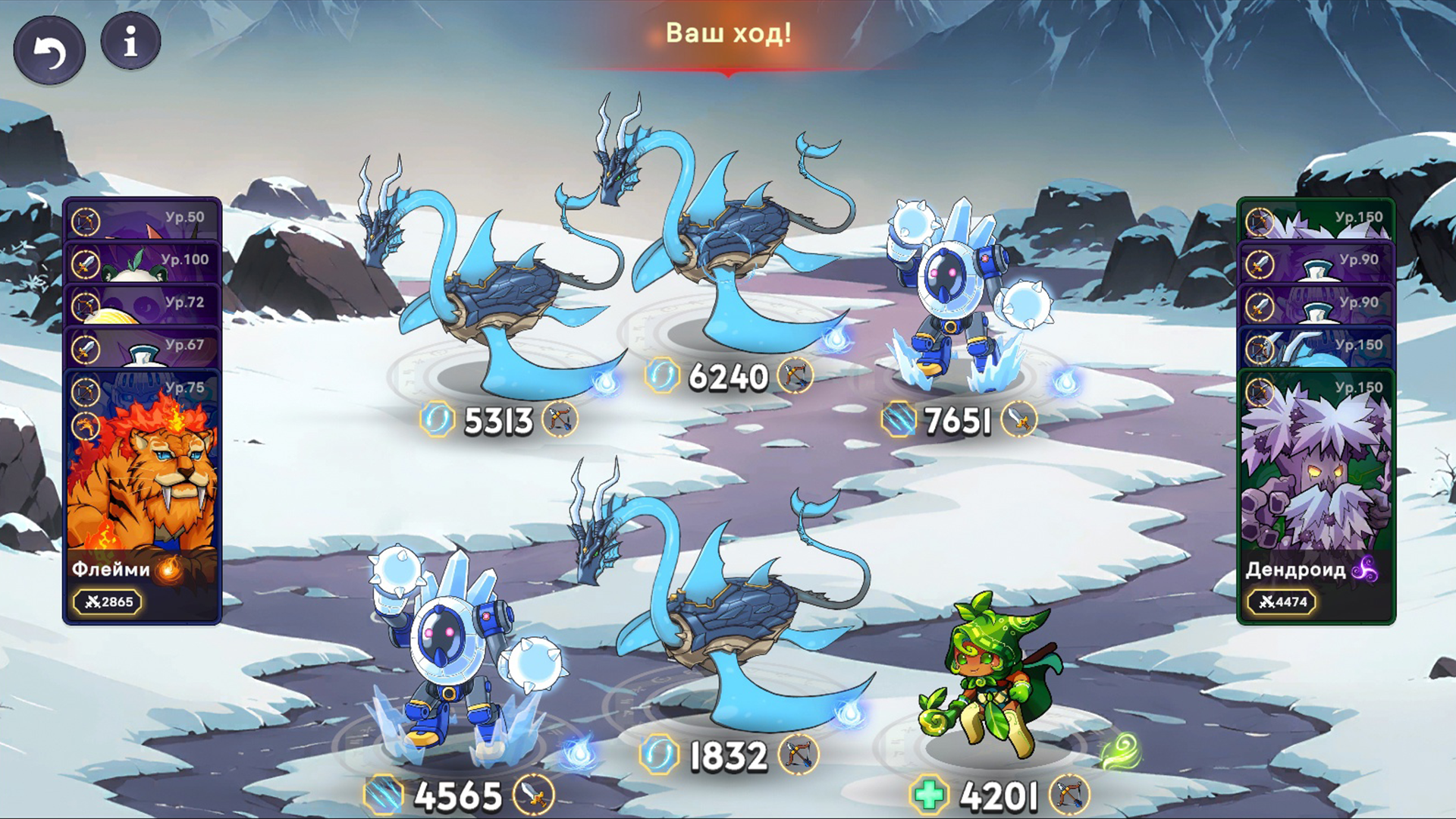
Task: Click the Ваш ход! turn banner
Action: (728, 32)
